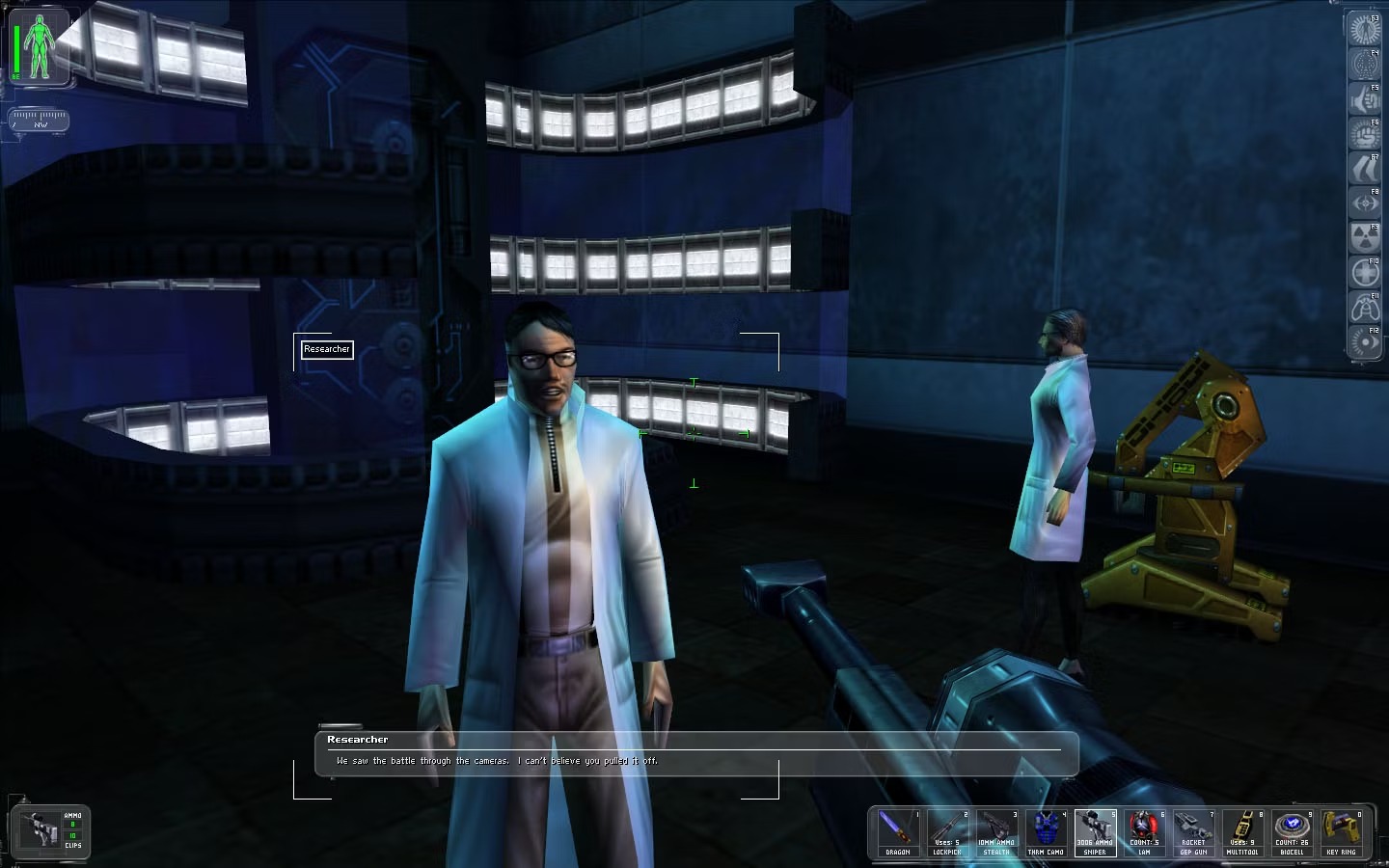
Task: Activate the F7 legs augmentation
Action: click(x=1364, y=169)
